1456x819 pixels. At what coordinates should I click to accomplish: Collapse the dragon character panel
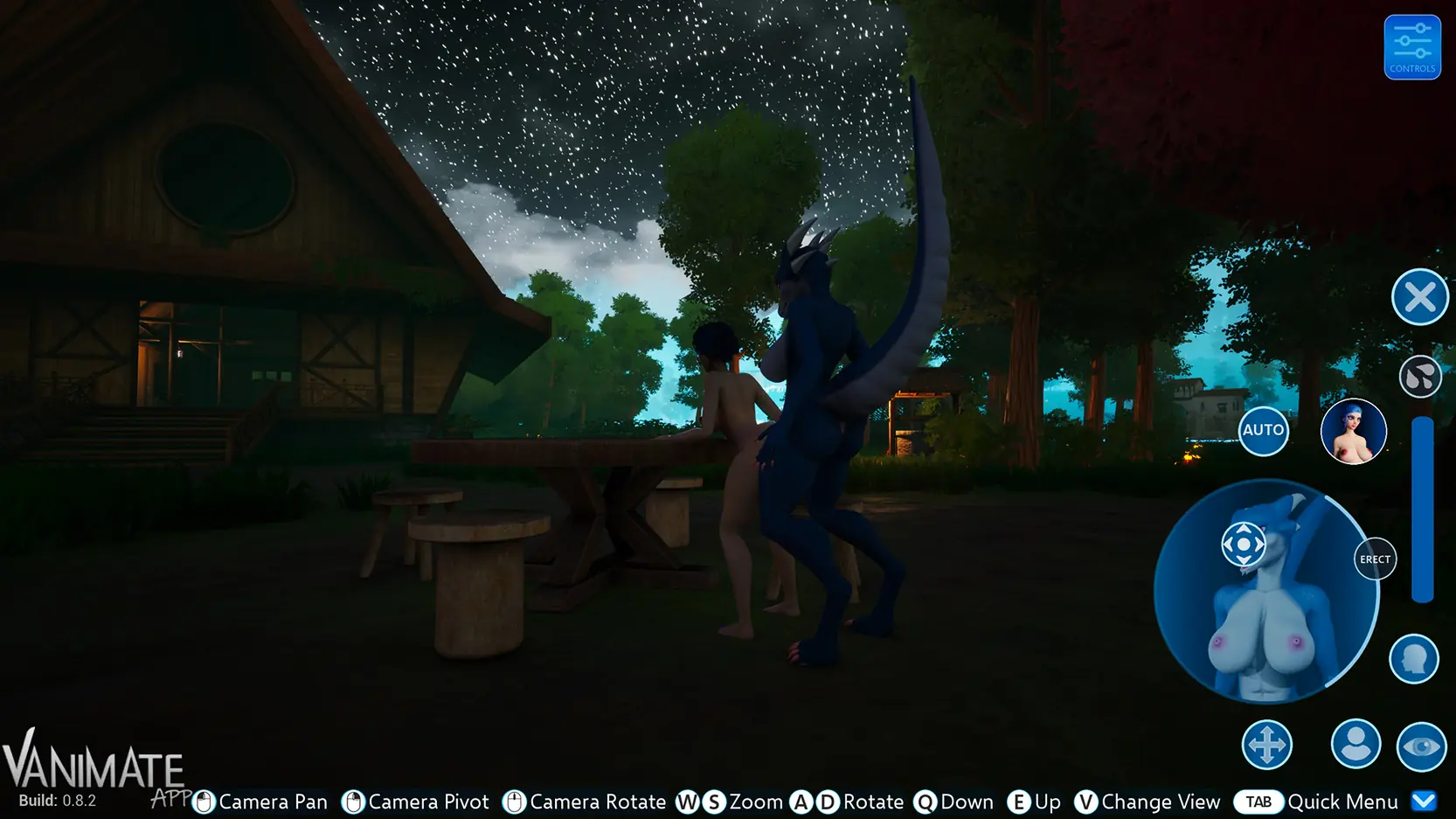pos(1418,297)
